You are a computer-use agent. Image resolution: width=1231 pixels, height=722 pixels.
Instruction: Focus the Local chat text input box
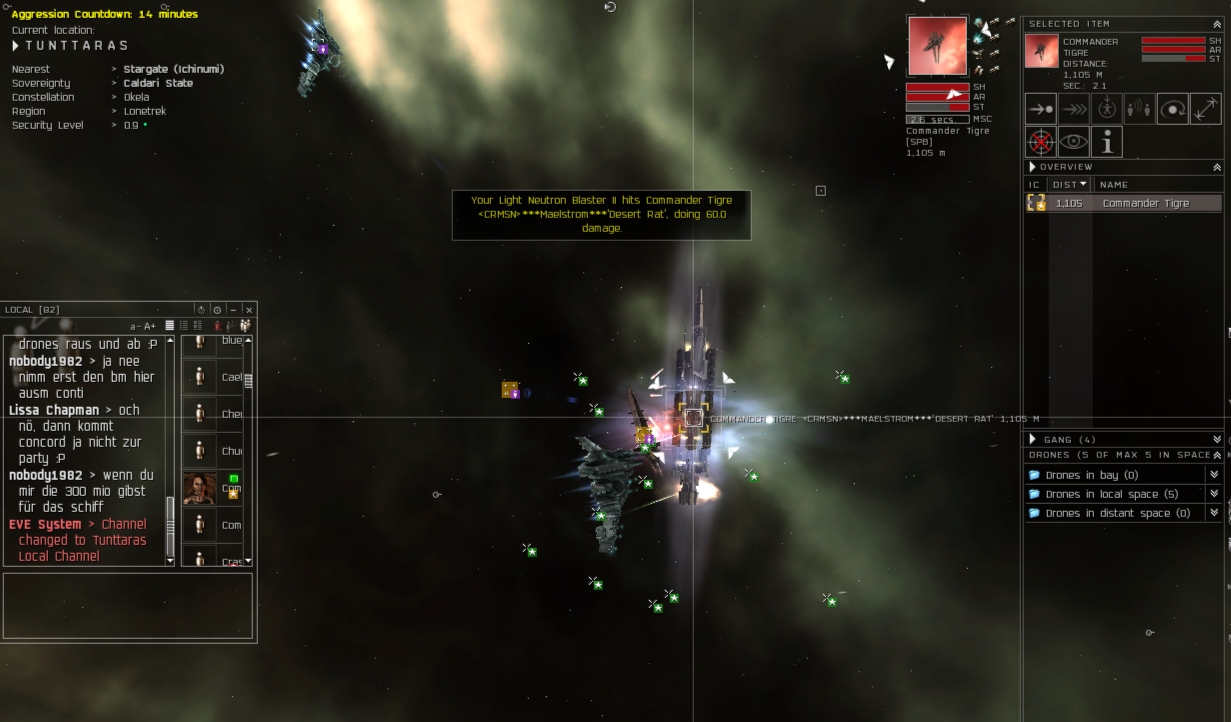coord(127,605)
